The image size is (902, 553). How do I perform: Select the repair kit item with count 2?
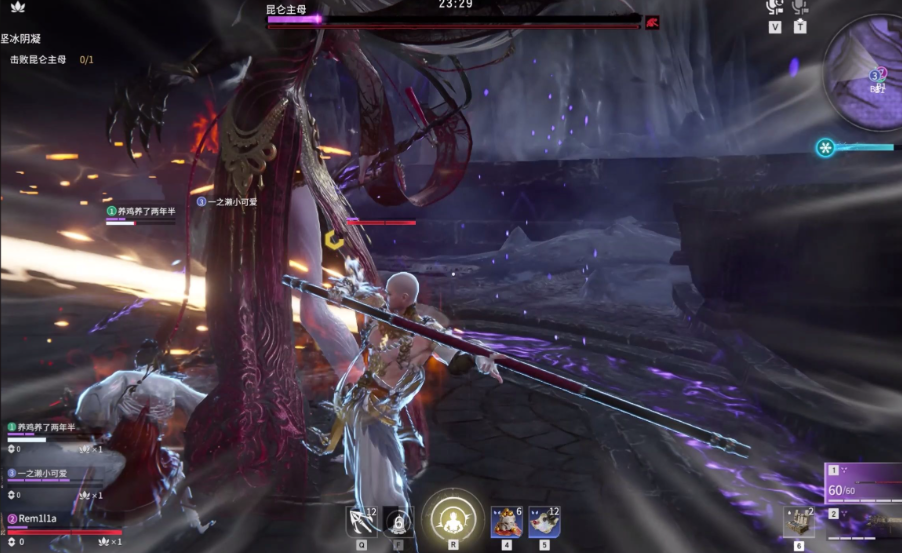pos(798,522)
